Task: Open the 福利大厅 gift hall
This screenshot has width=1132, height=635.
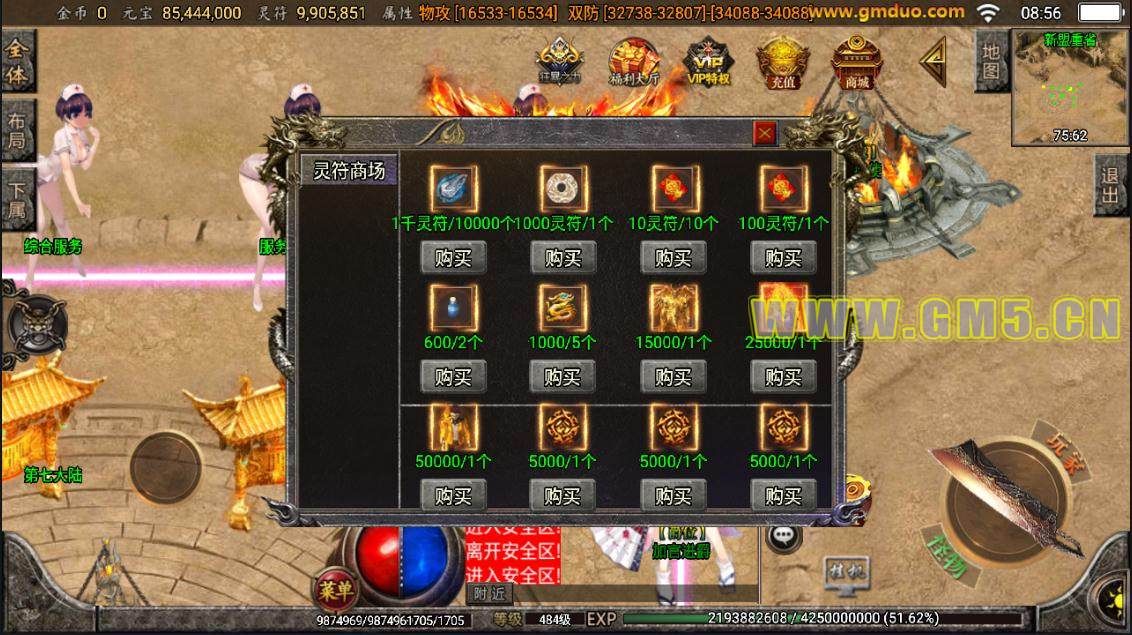Action: pos(634,63)
